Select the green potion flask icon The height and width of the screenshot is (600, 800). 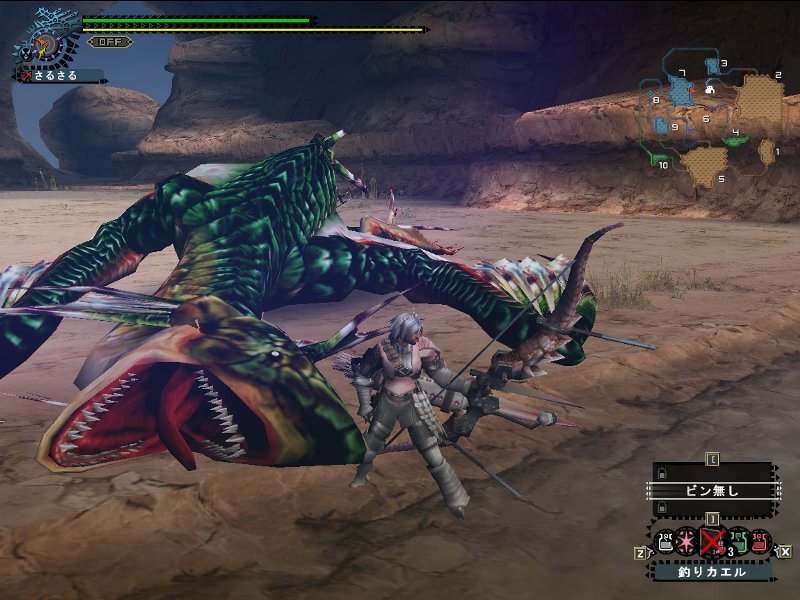[x=737, y=542]
